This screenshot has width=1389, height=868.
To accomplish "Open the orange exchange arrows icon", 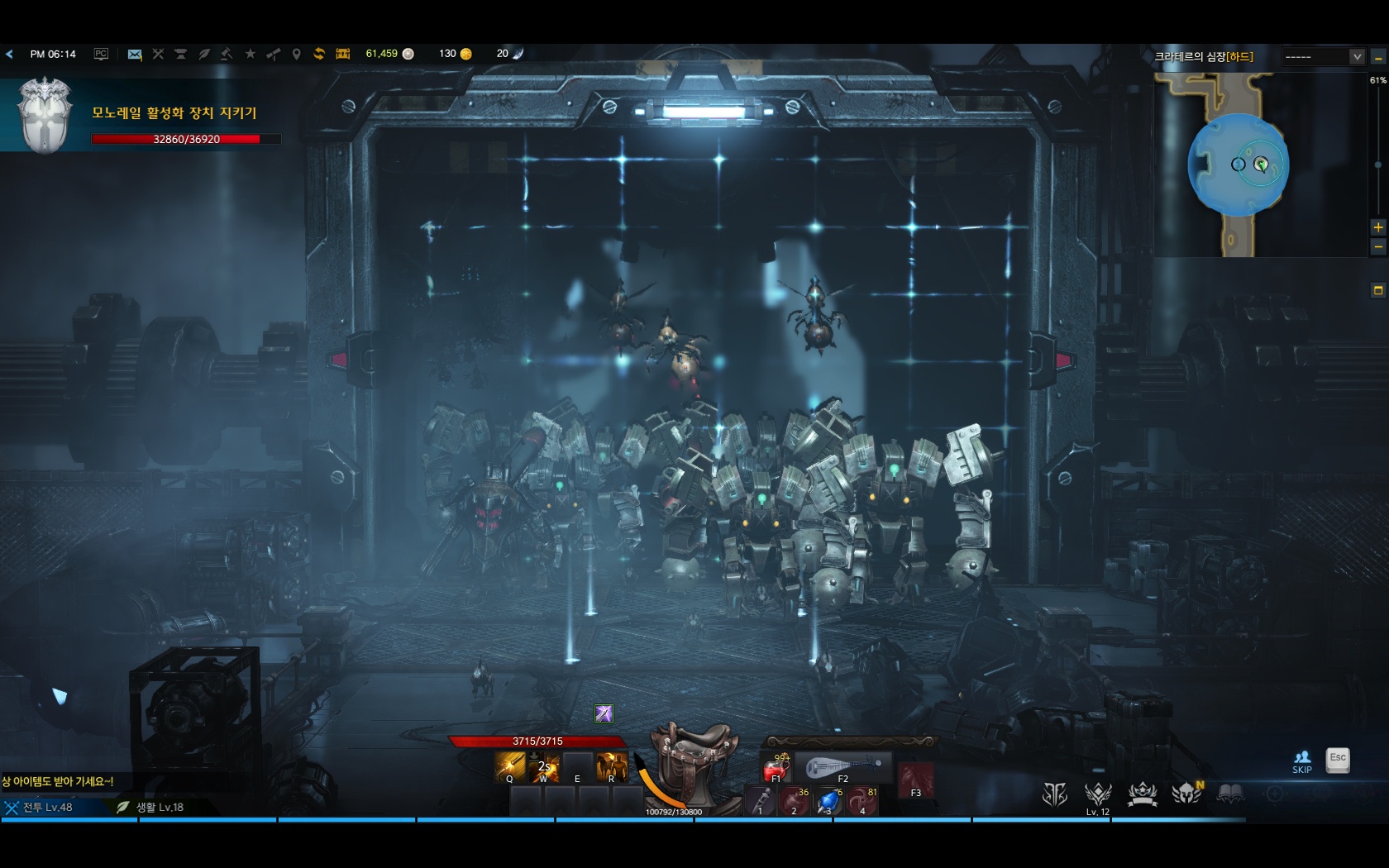I will tap(319, 54).
